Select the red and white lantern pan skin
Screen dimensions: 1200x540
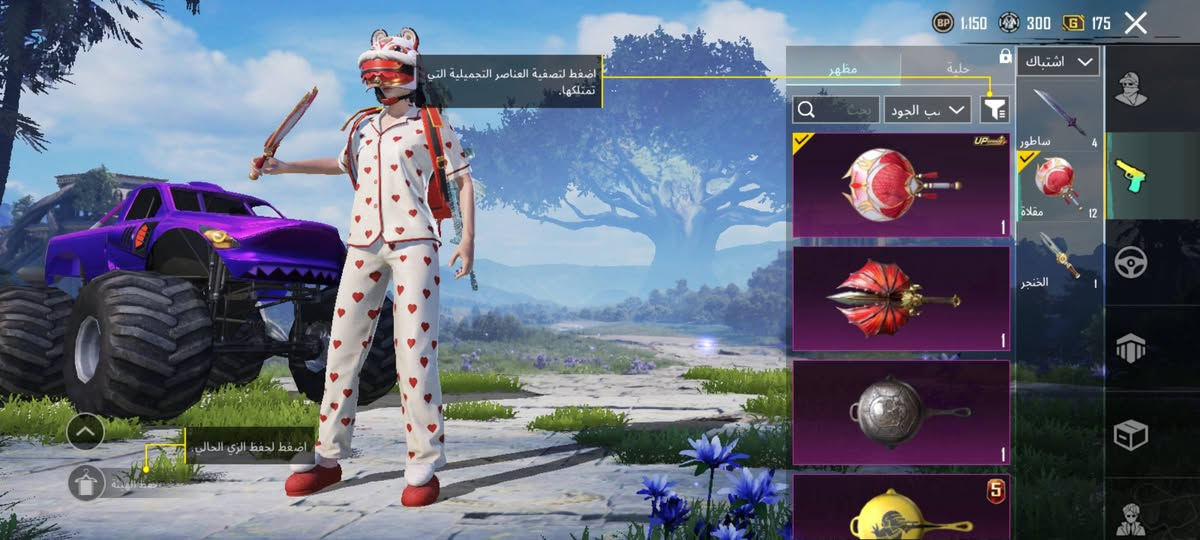click(901, 185)
